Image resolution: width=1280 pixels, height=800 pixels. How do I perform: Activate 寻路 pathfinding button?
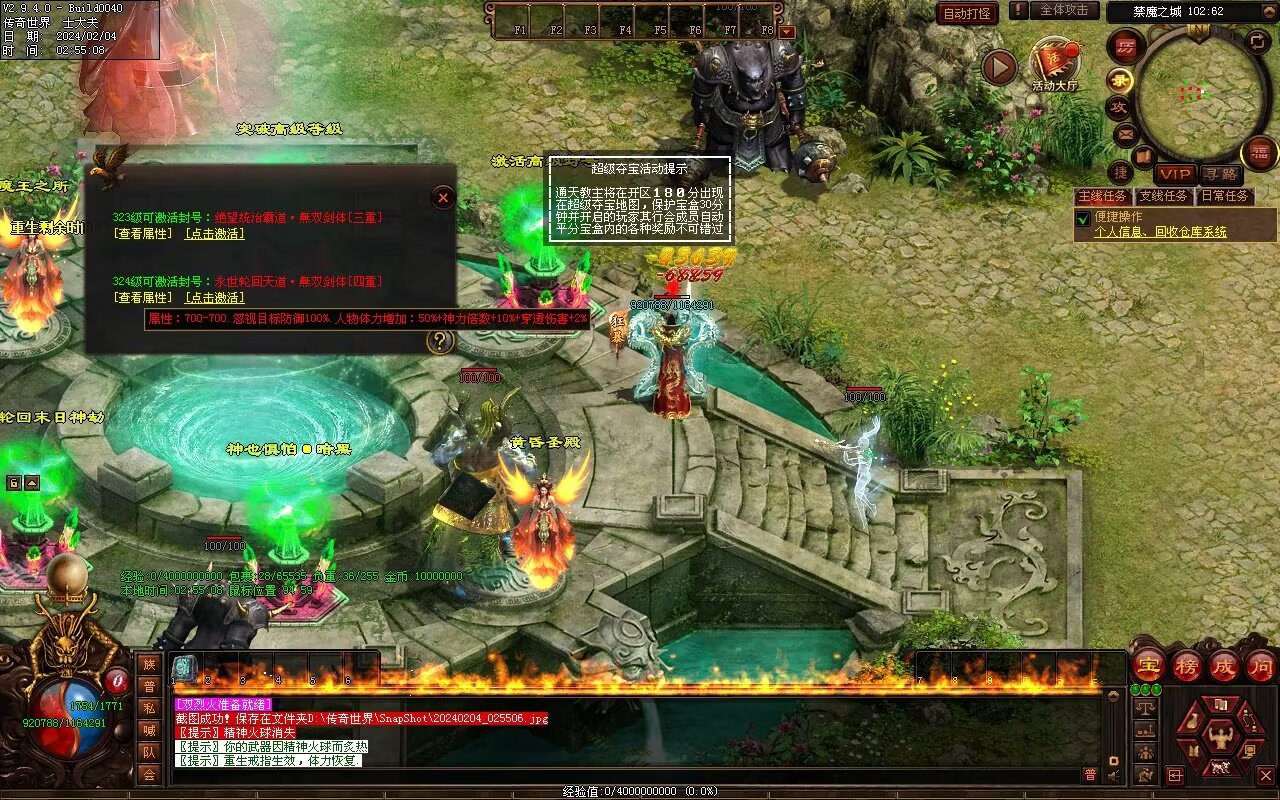(1220, 175)
